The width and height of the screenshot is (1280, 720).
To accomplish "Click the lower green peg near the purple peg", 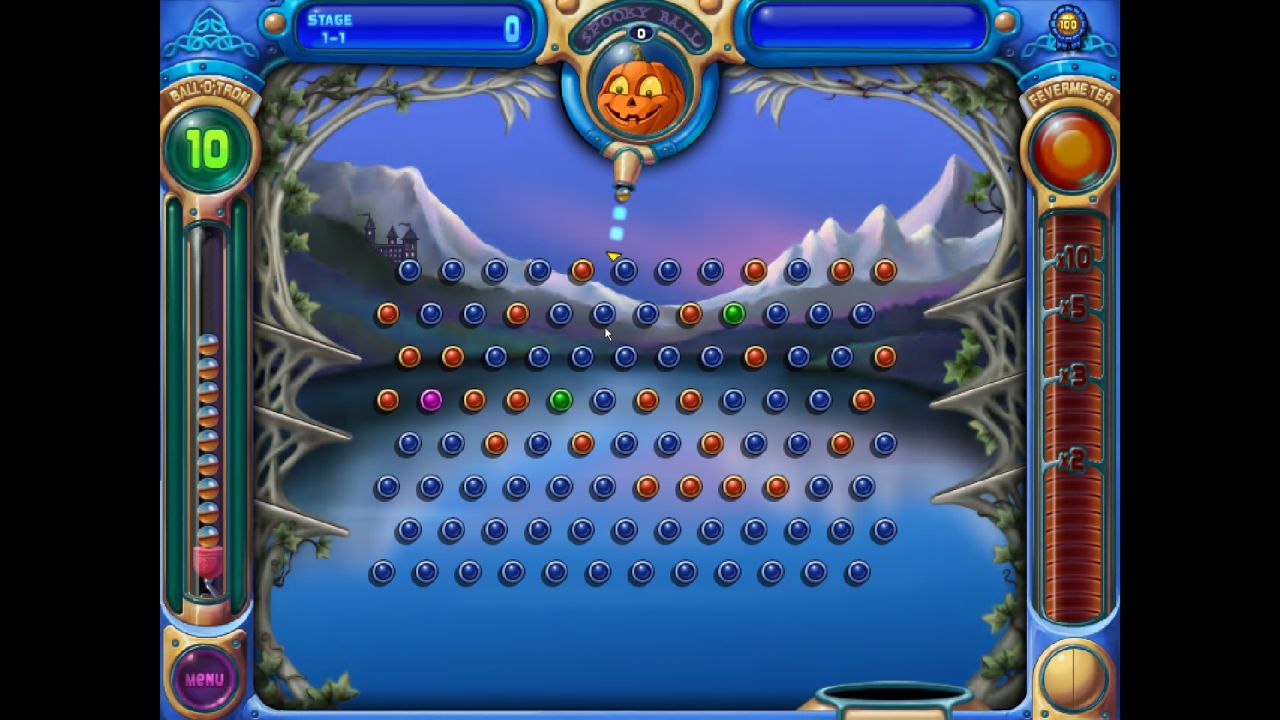I will coord(560,399).
